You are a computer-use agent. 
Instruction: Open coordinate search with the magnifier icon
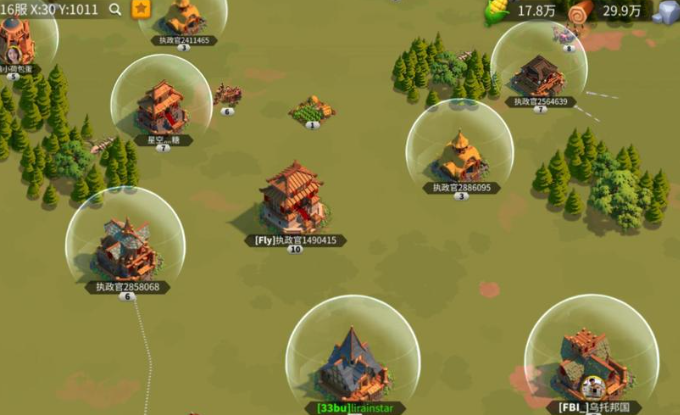coord(115,10)
